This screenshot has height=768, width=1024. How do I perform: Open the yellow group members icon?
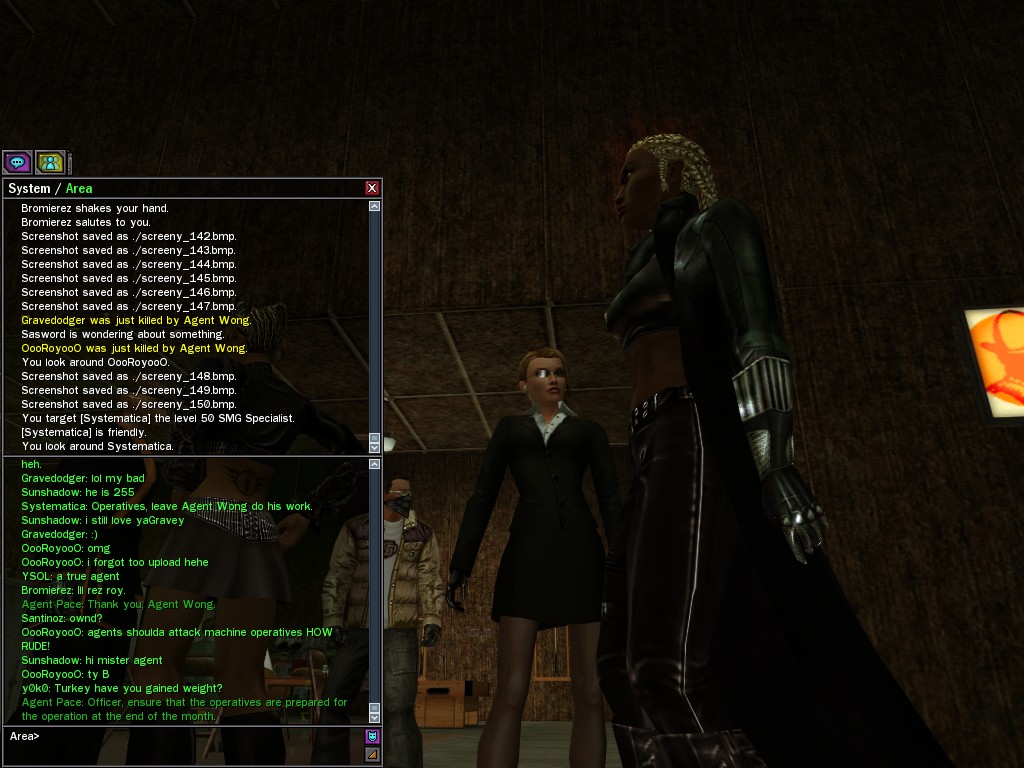50,162
